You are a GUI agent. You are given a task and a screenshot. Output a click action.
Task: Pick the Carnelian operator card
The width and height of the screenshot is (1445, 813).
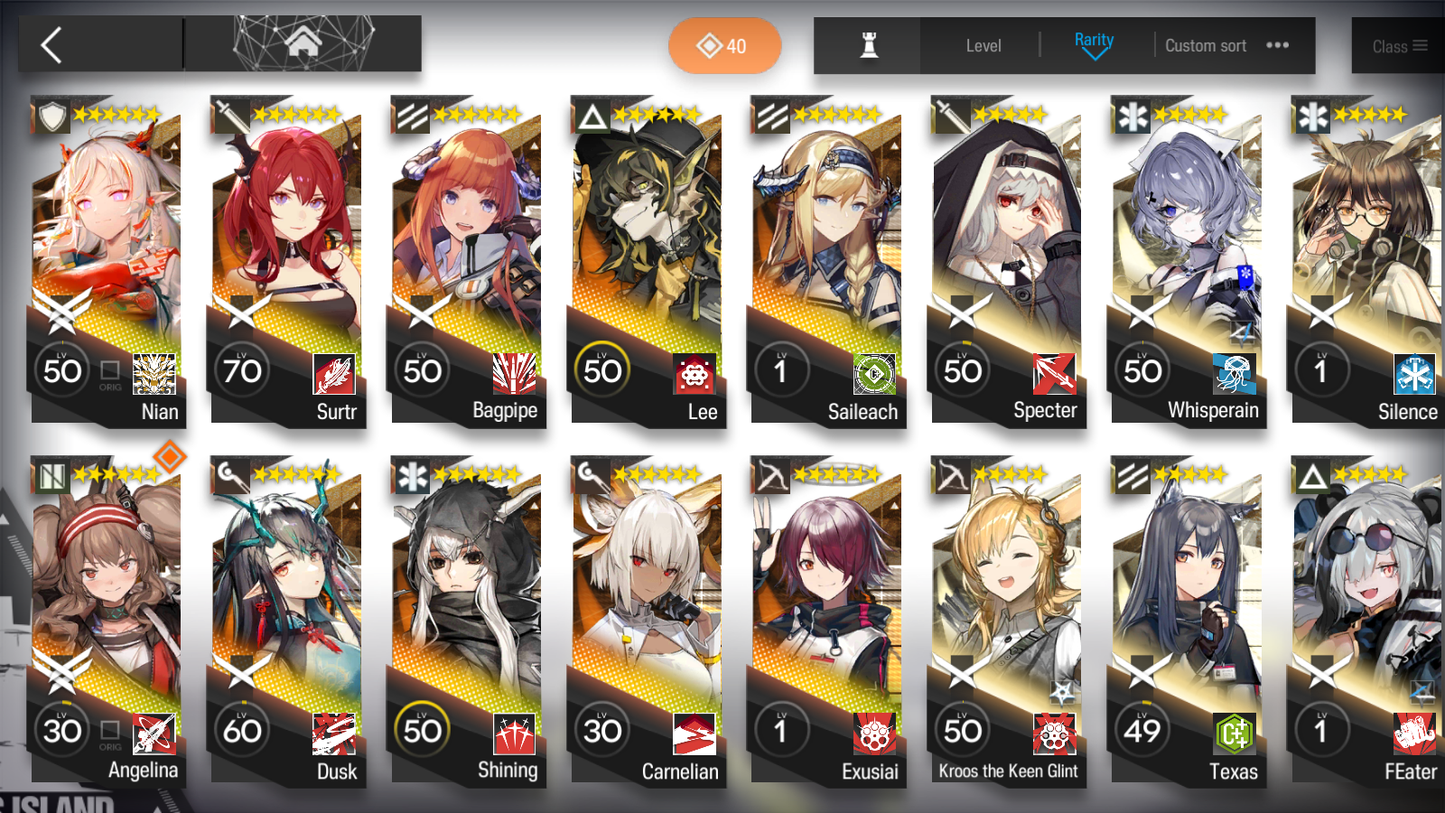pos(648,620)
